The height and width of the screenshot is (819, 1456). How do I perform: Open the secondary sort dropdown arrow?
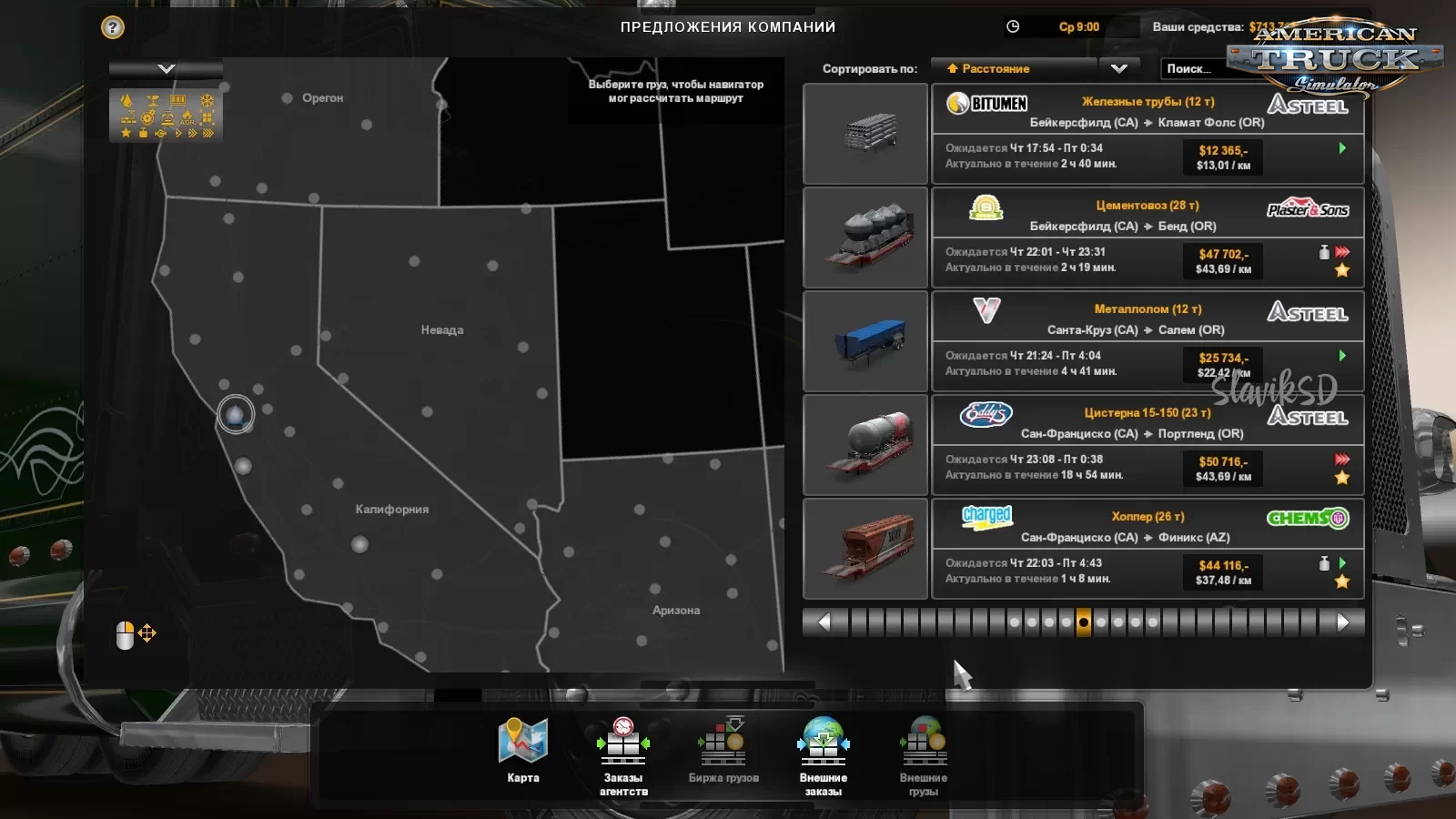tap(1120, 68)
